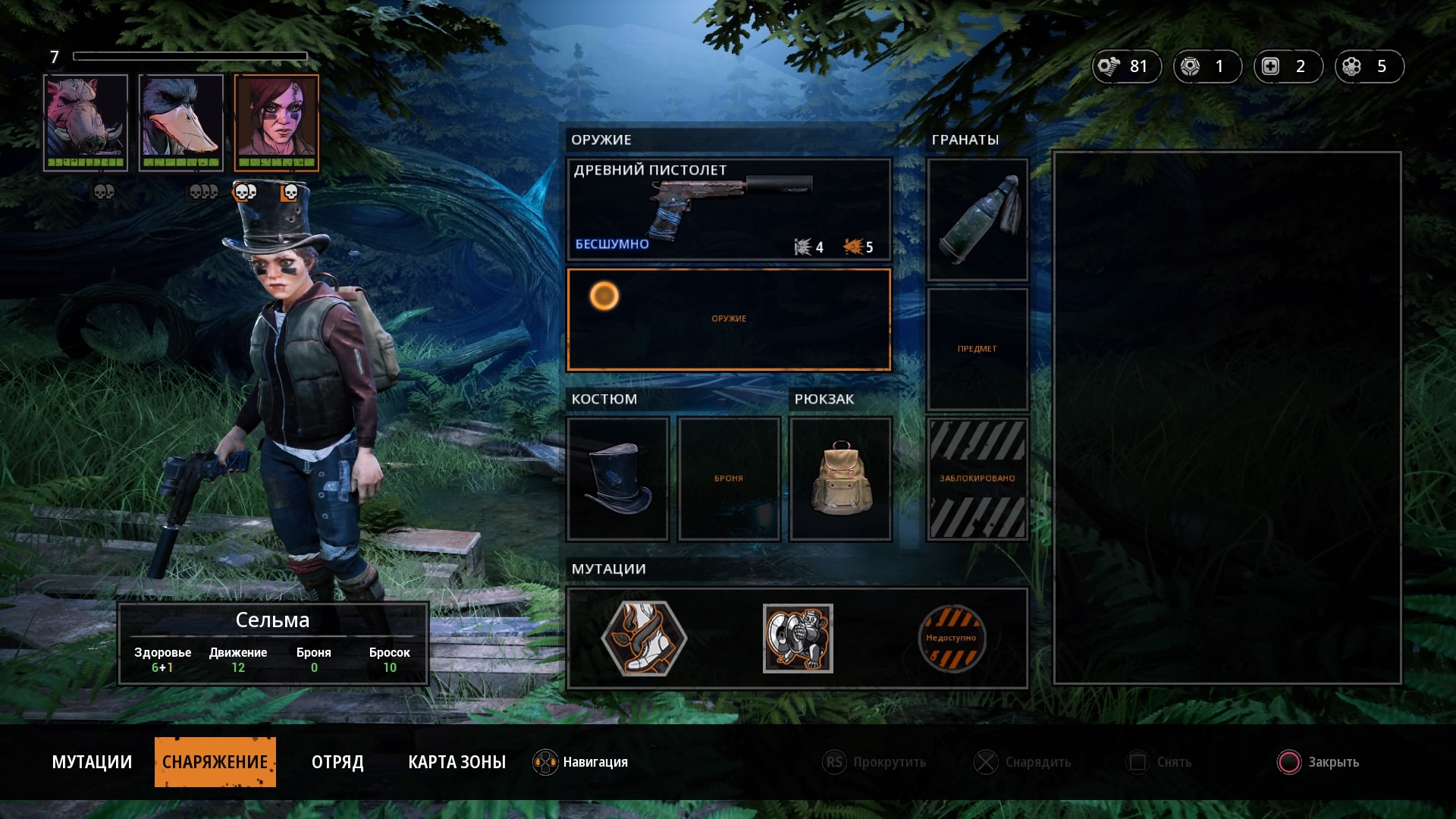Screen dimensions: 1456x819
Task: Select the top hat costume slot
Action: click(618, 479)
